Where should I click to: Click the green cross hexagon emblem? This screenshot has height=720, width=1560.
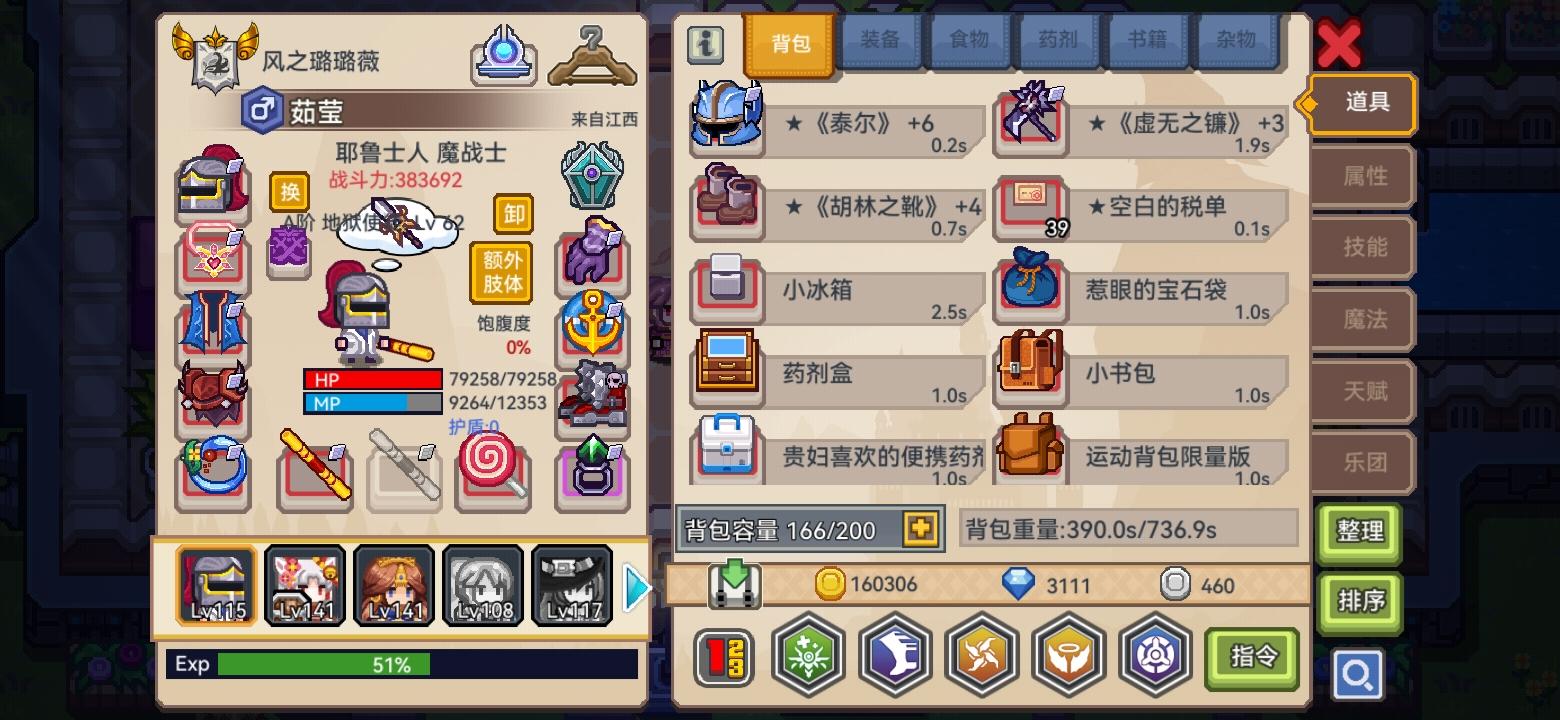tap(808, 656)
